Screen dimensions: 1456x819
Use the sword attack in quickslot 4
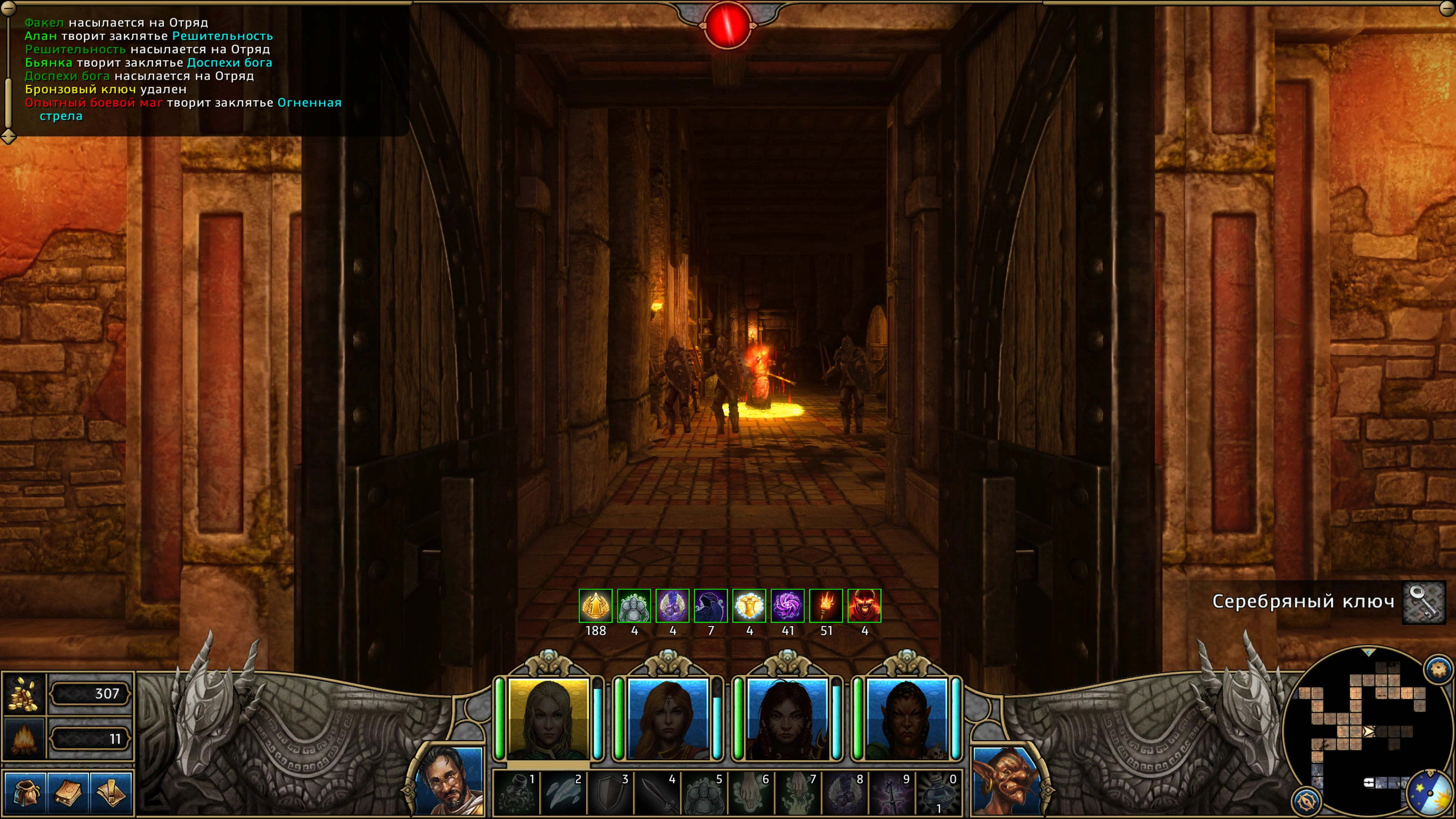point(657,793)
